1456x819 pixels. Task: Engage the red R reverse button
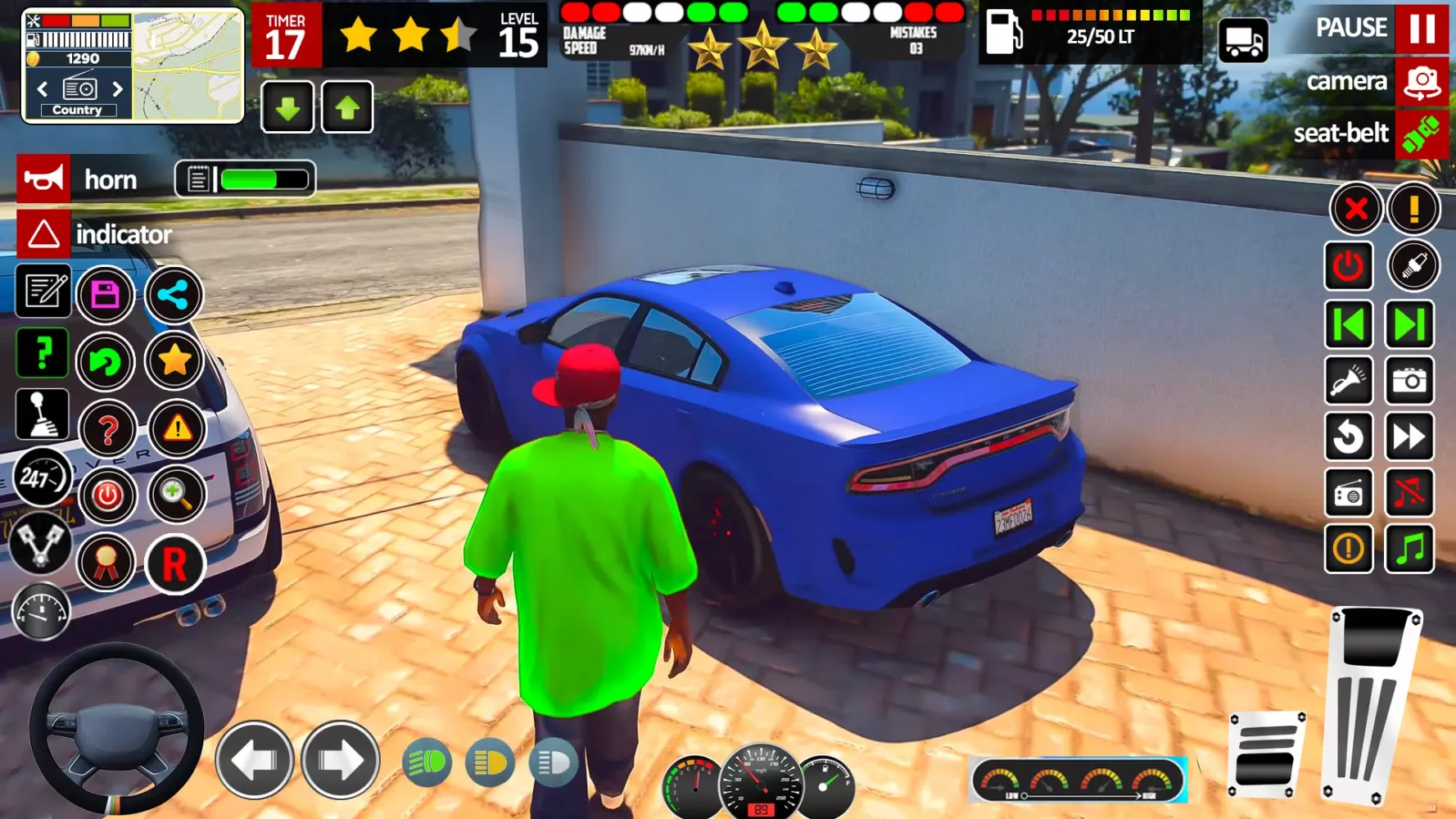coord(174,564)
